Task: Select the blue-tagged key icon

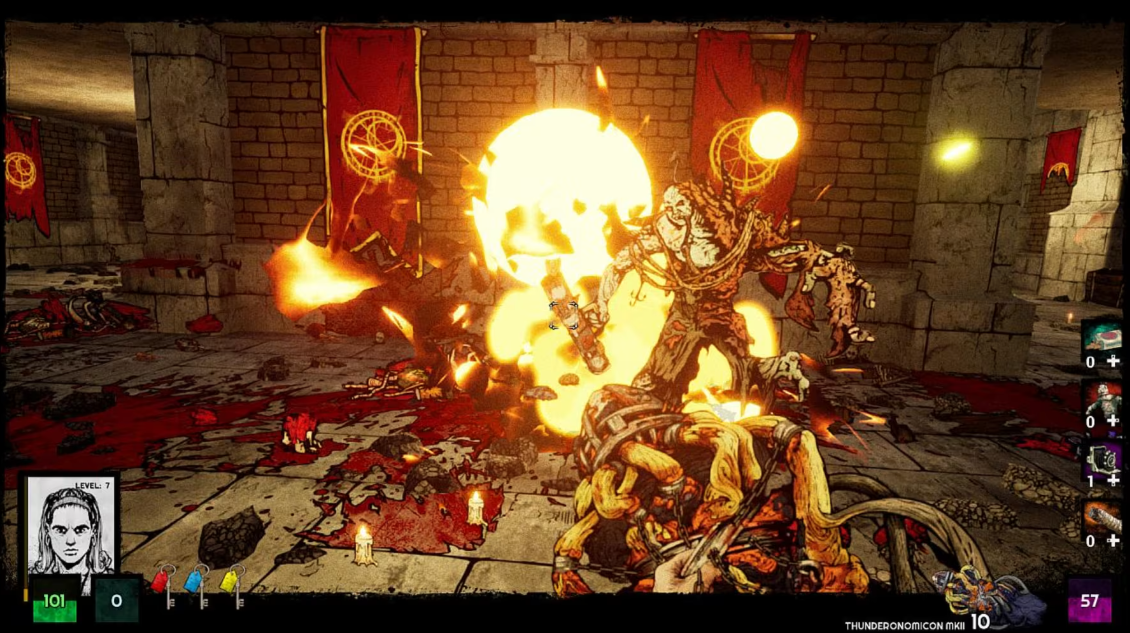Action: [x=197, y=585]
